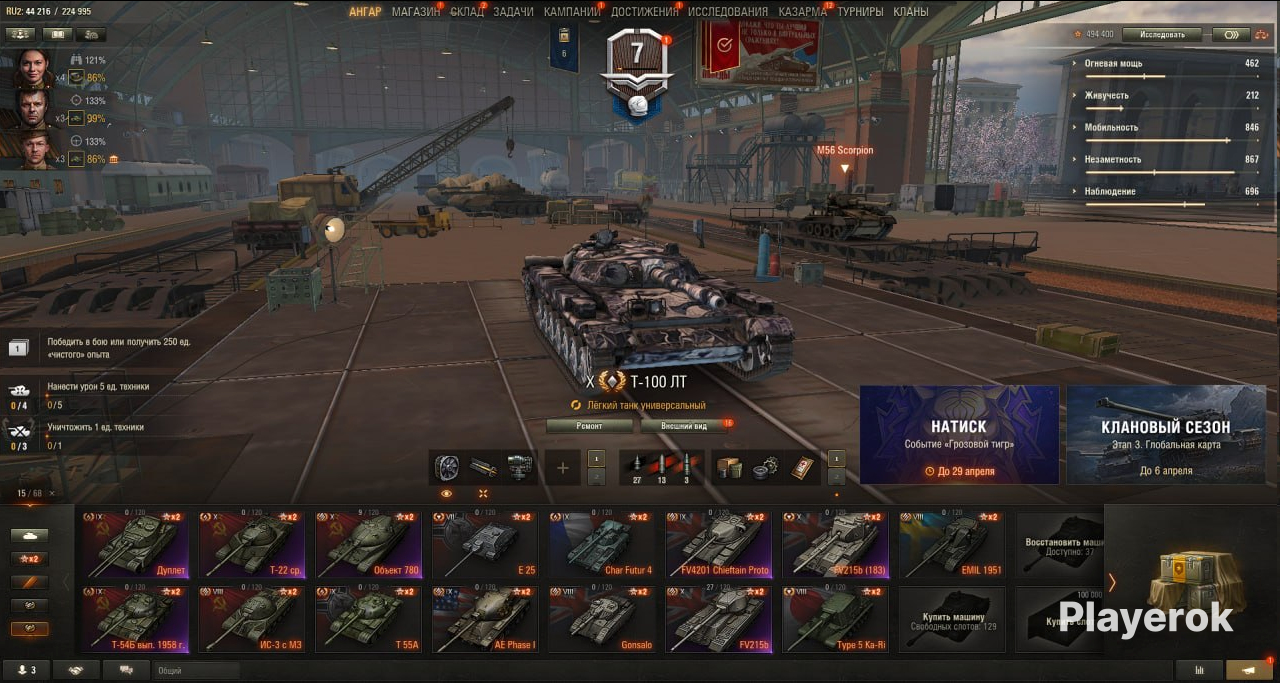This screenshot has width=1280, height=683.
Task: Open the Достижения tab
Action: pos(643,12)
